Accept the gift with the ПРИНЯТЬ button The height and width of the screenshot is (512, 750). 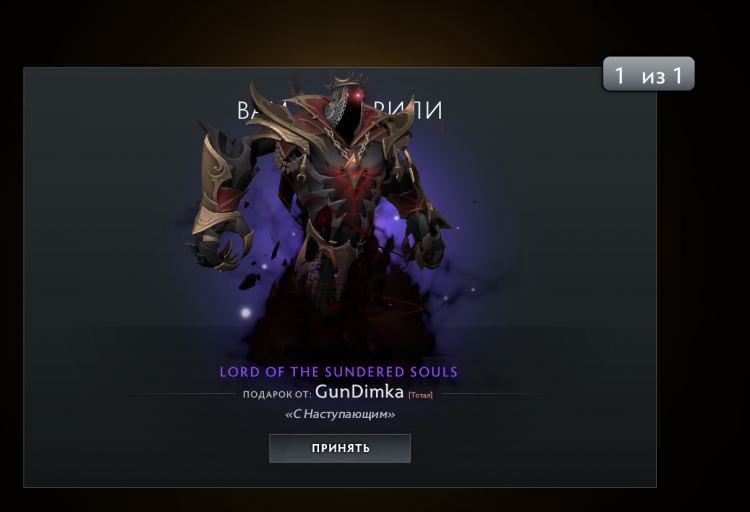coord(339,448)
